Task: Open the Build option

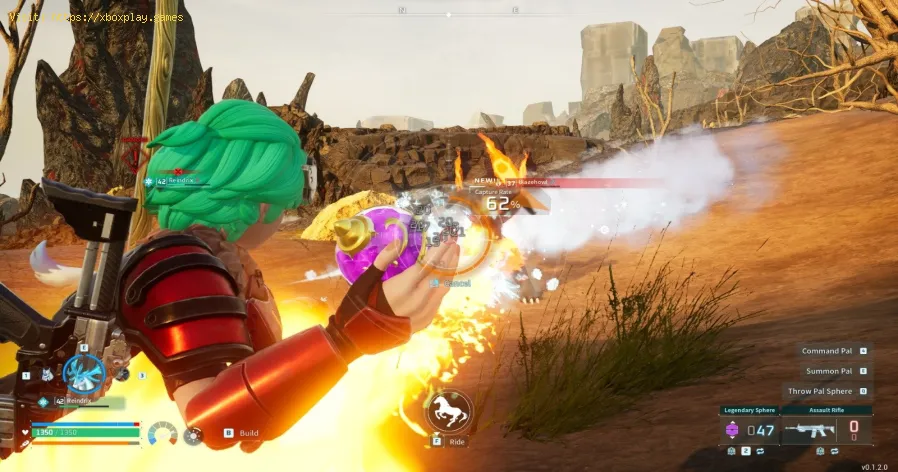Action: click(x=241, y=433)
